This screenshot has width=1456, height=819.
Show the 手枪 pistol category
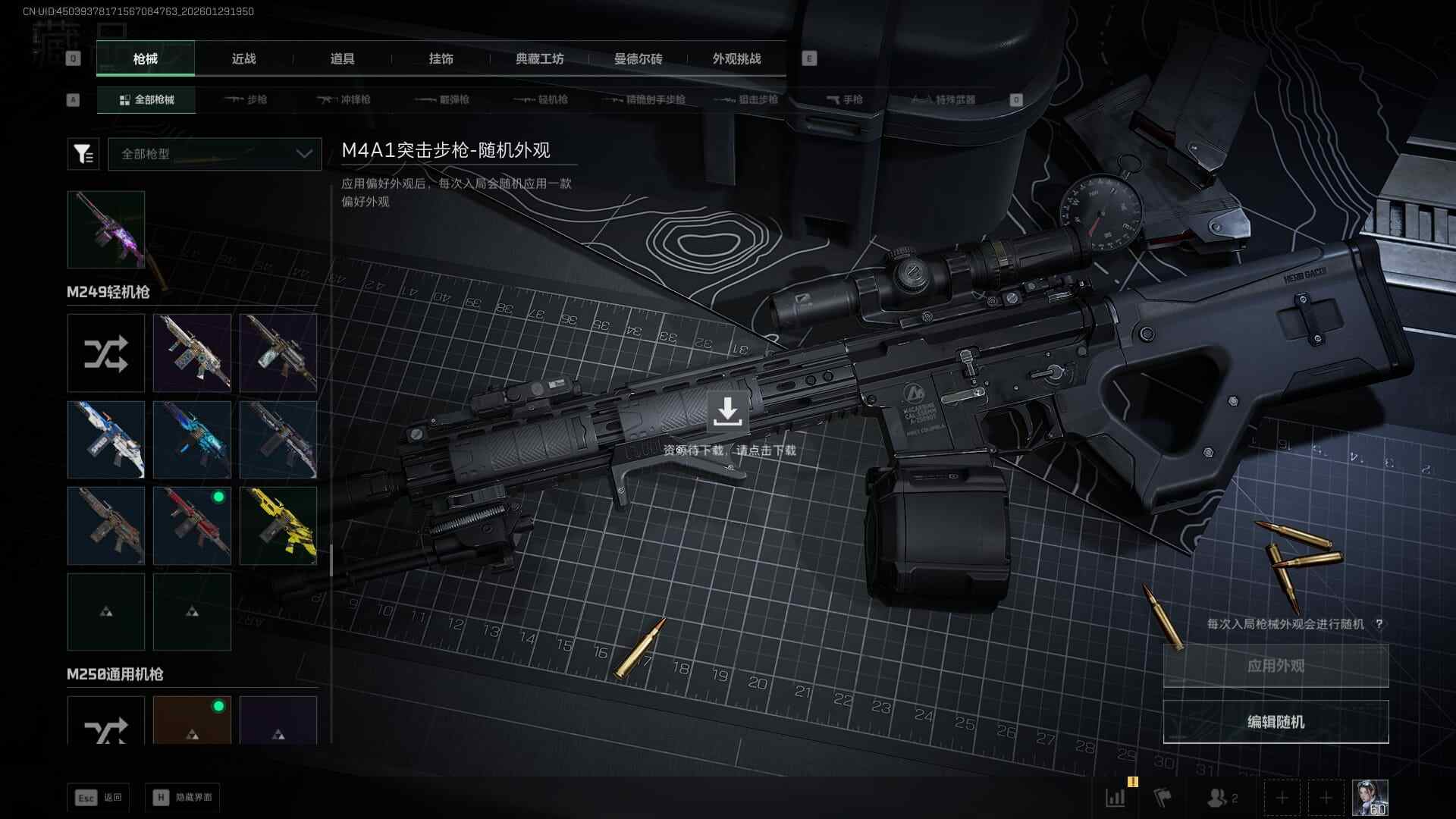coord(844,100)
